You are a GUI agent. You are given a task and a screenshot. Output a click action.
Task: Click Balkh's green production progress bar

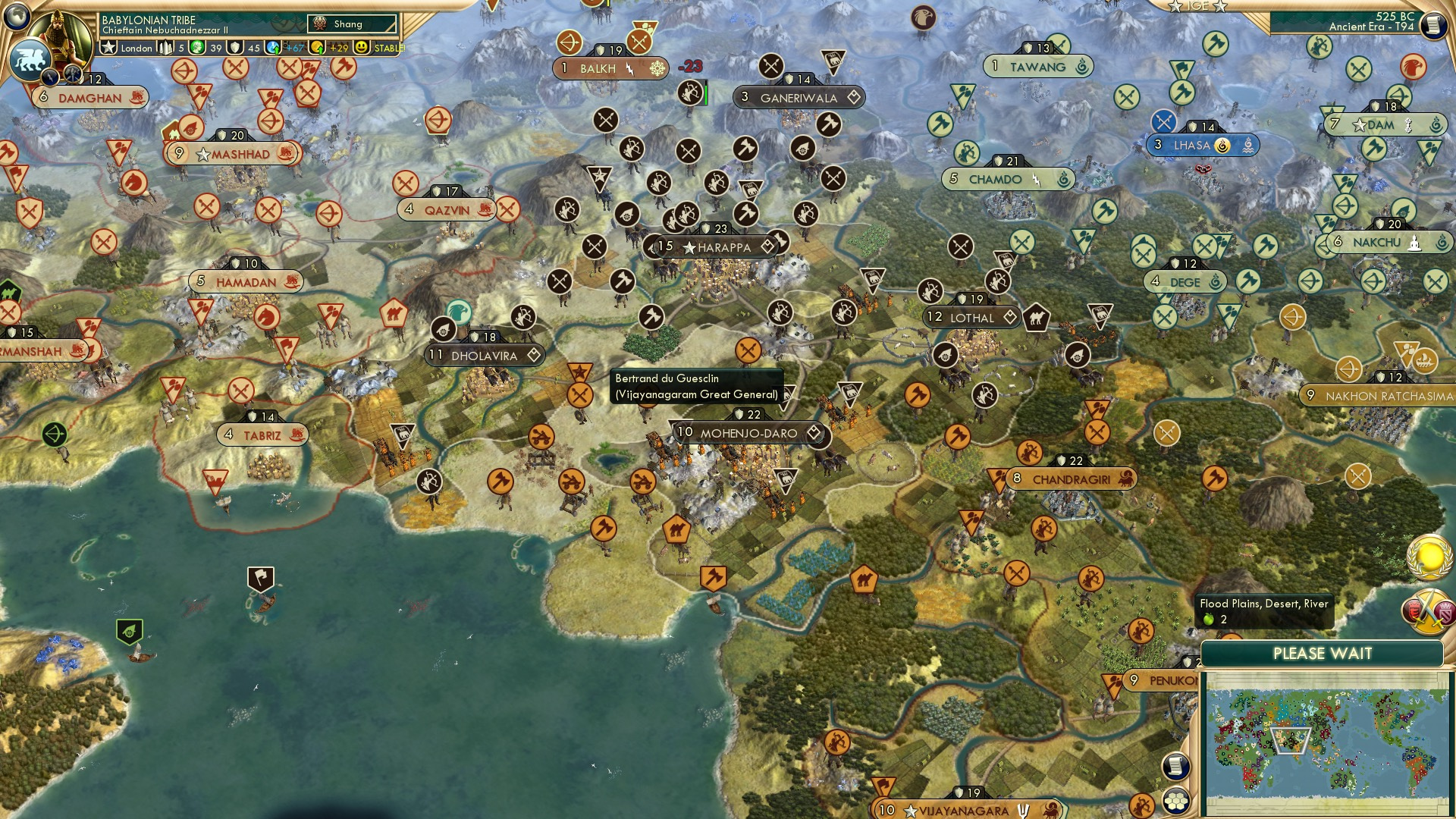pos(706,93)
